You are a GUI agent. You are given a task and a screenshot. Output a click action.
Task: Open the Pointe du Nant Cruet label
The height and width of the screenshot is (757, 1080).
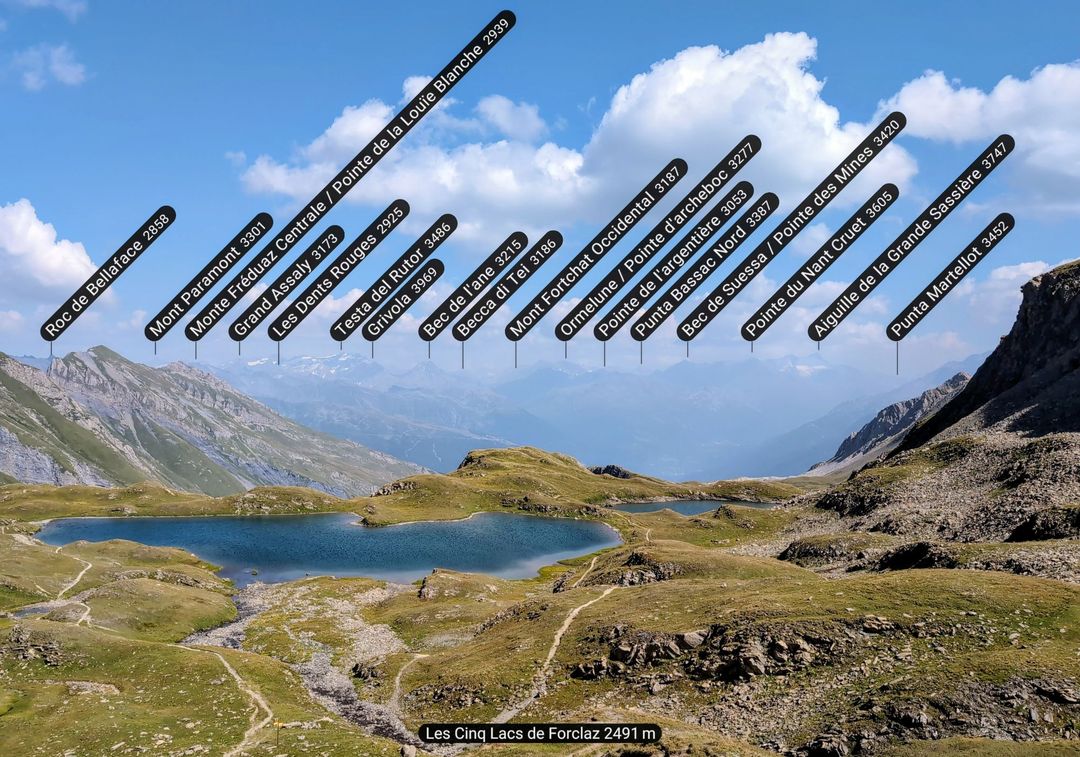click(820, 262)
